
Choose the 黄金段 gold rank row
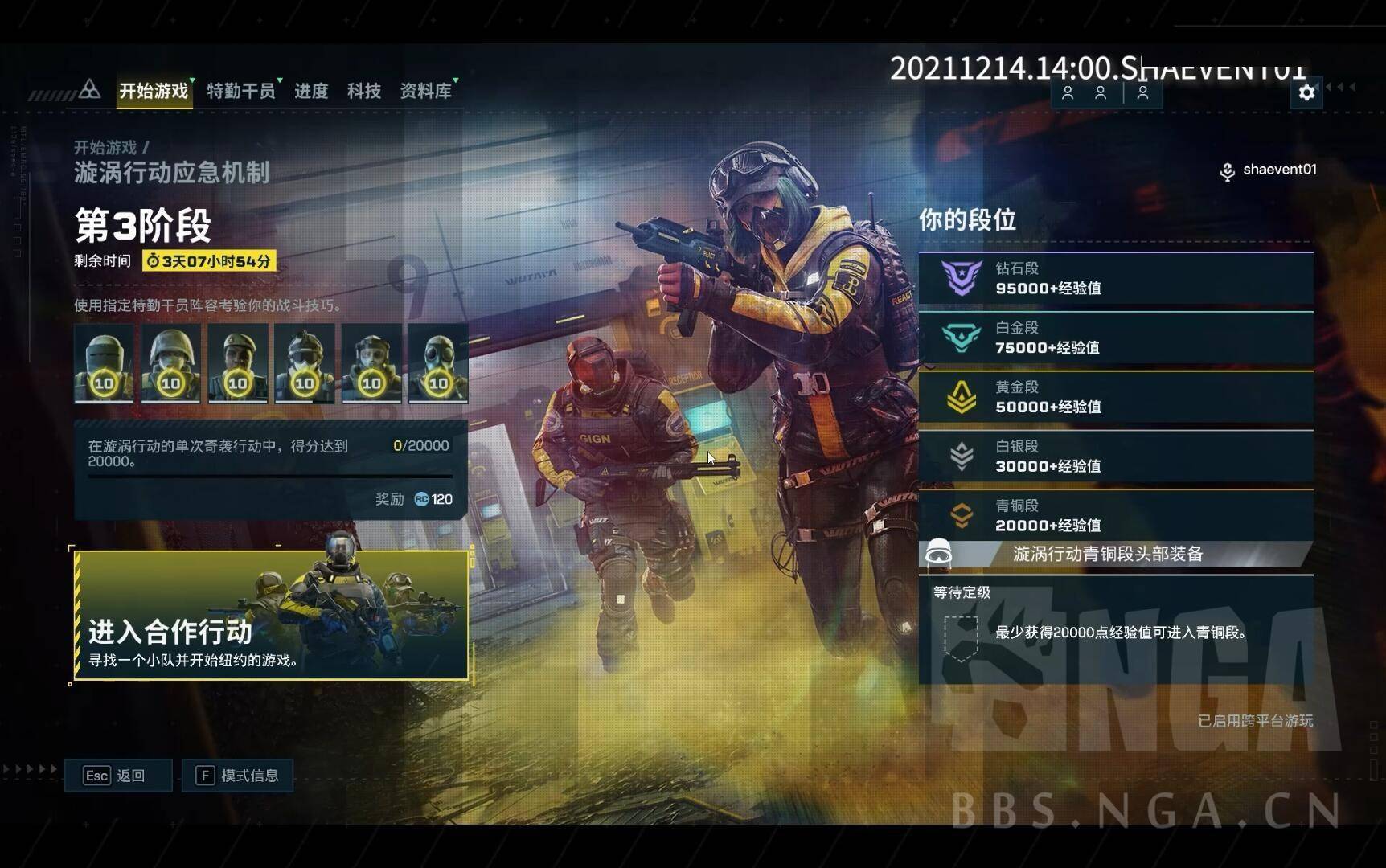(1115, 397)
